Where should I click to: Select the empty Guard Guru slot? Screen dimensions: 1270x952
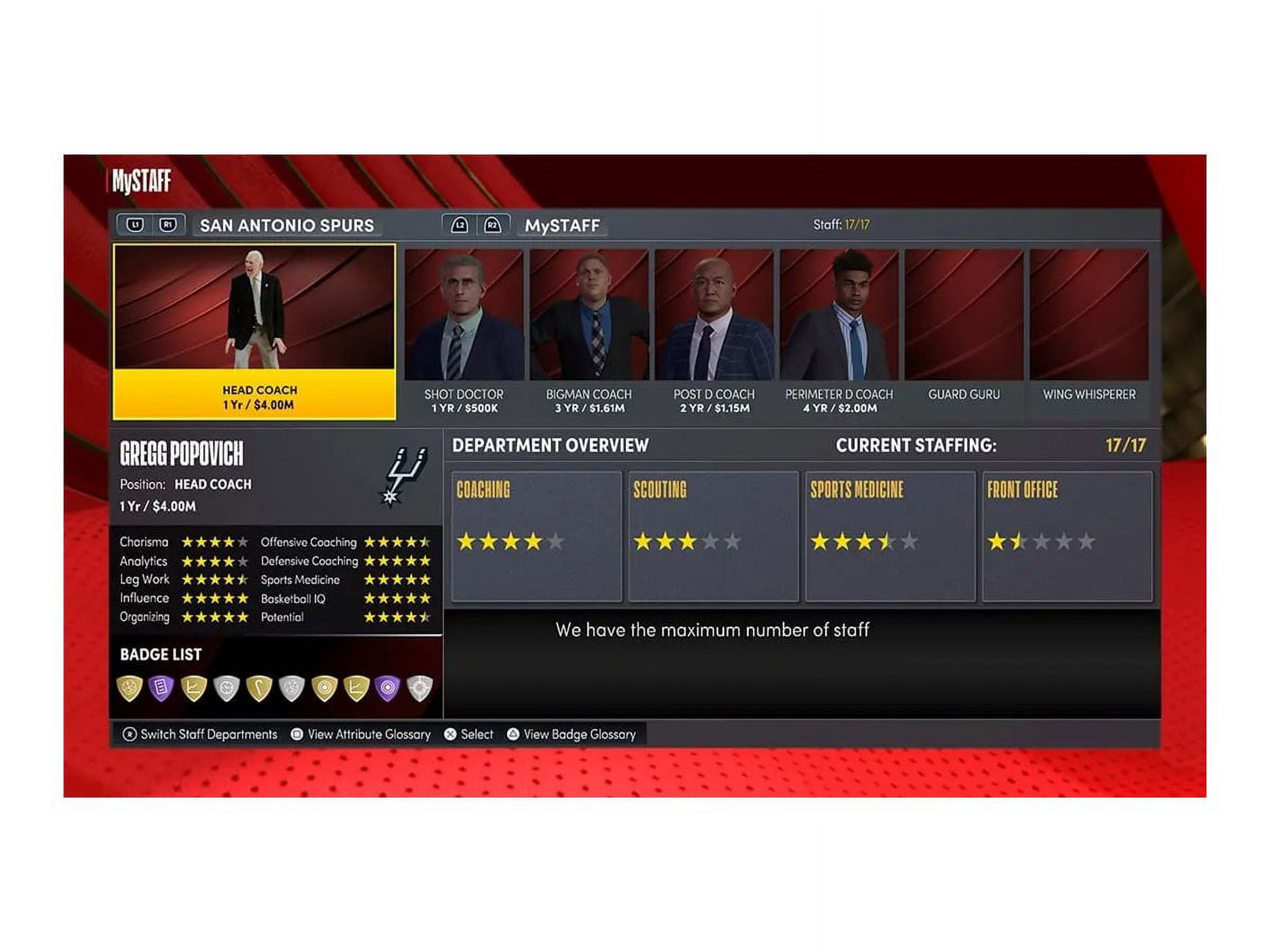coord(964,331)
